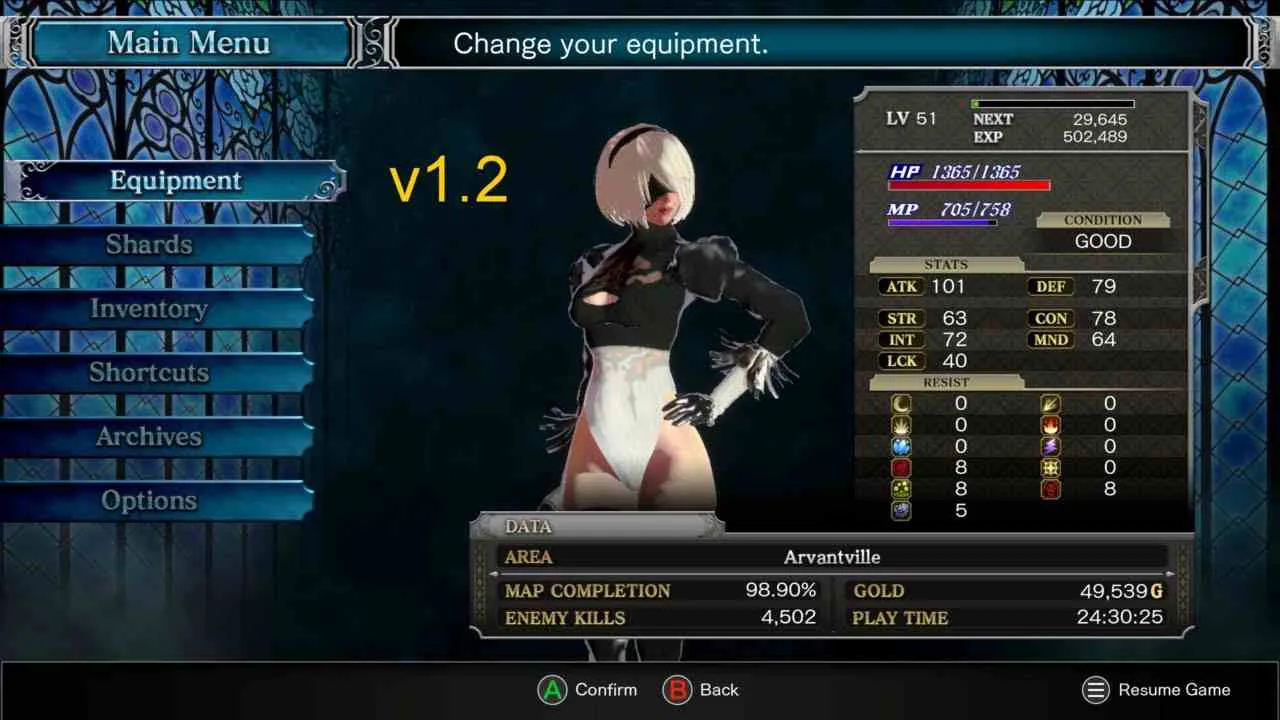This screenshot has width=1280, height=720.
Task: Select the fire resistance icon
Action: (1050, 425)
